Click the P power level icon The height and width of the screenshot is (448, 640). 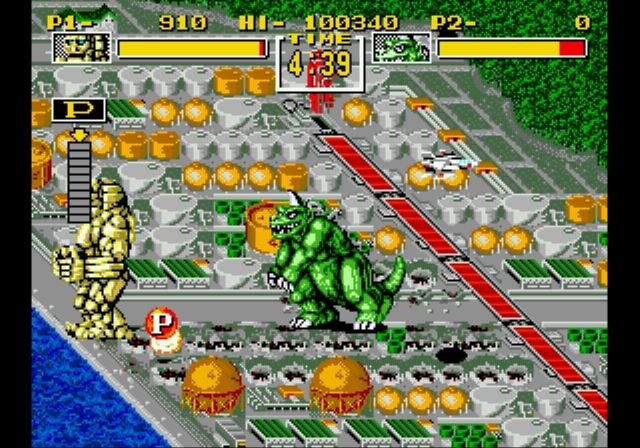click(72, 110)
